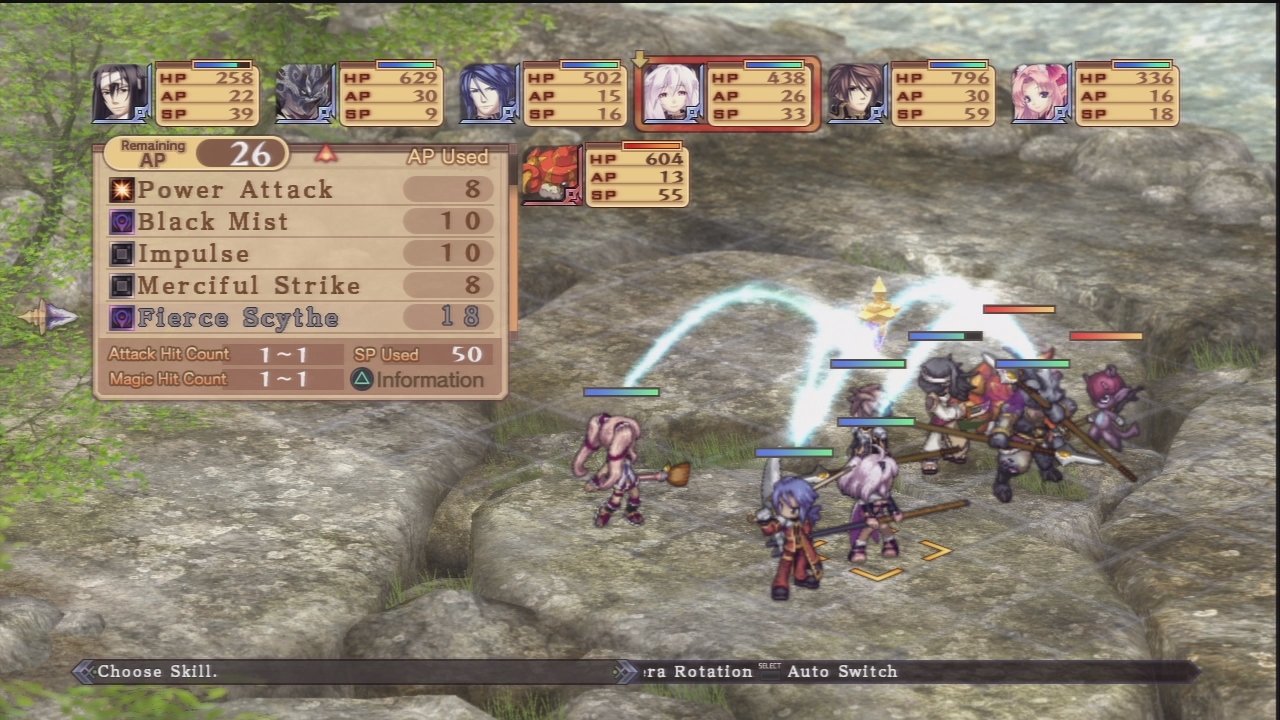Select the Power Attack skill icon

tap(121, 189)
